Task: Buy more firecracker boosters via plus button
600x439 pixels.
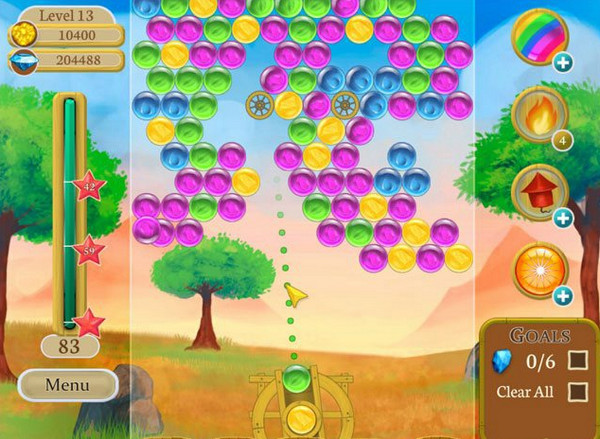Action: click(563, 218)
